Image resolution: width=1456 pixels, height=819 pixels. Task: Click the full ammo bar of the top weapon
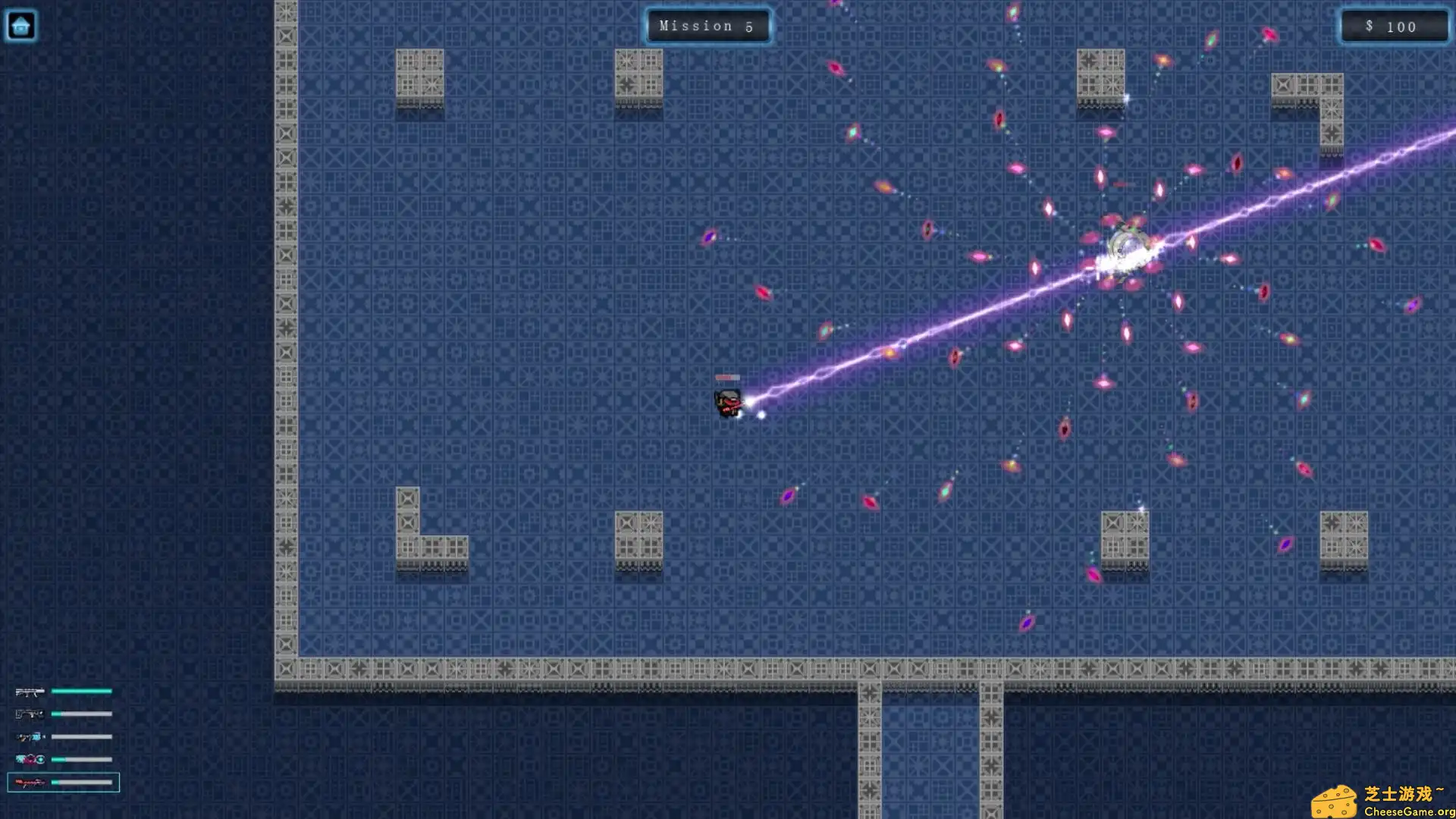[x=80, y=691]
